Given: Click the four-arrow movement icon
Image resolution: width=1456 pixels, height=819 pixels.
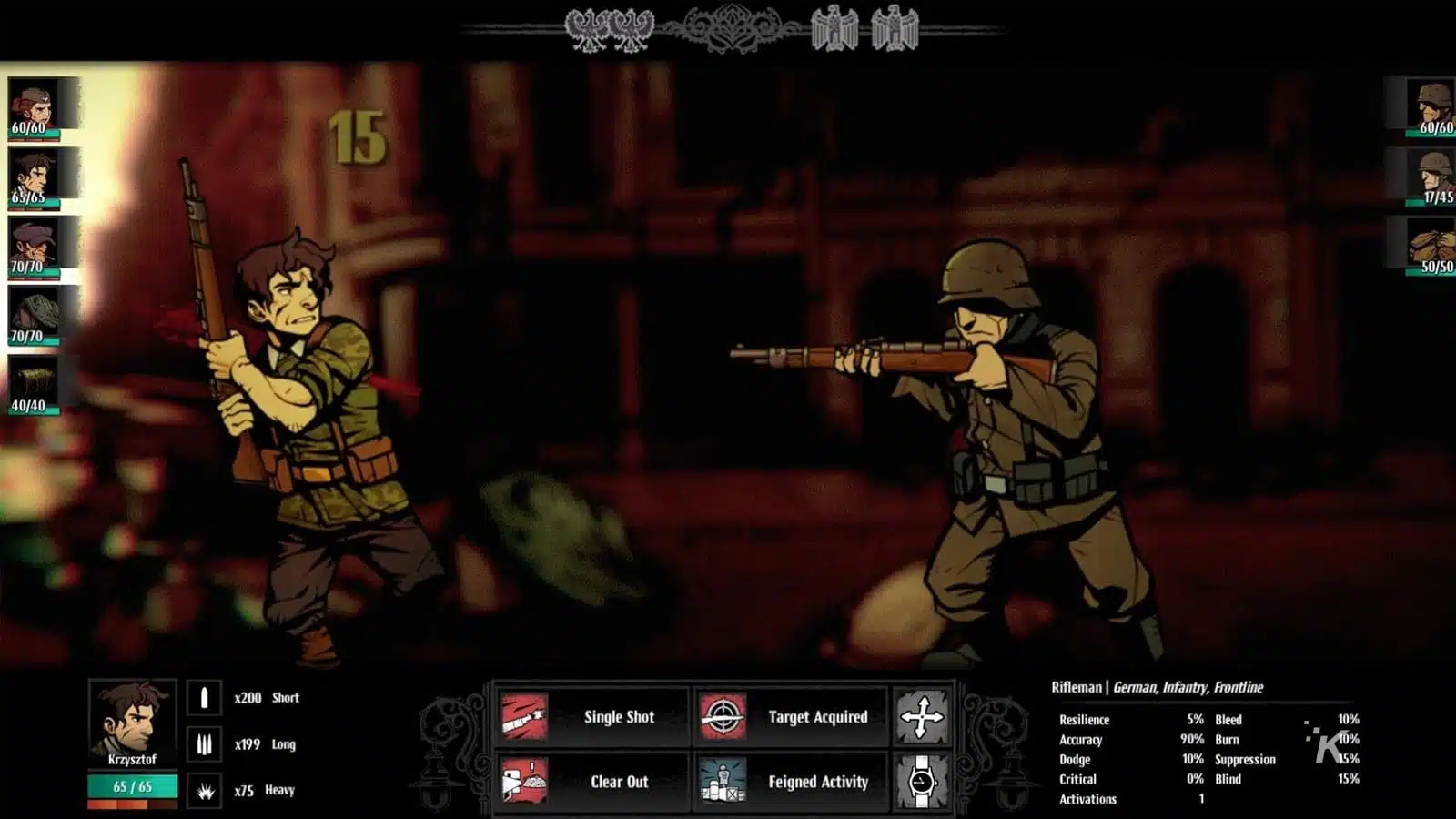Looking at the screenshot, I should (x=921, y=716).
